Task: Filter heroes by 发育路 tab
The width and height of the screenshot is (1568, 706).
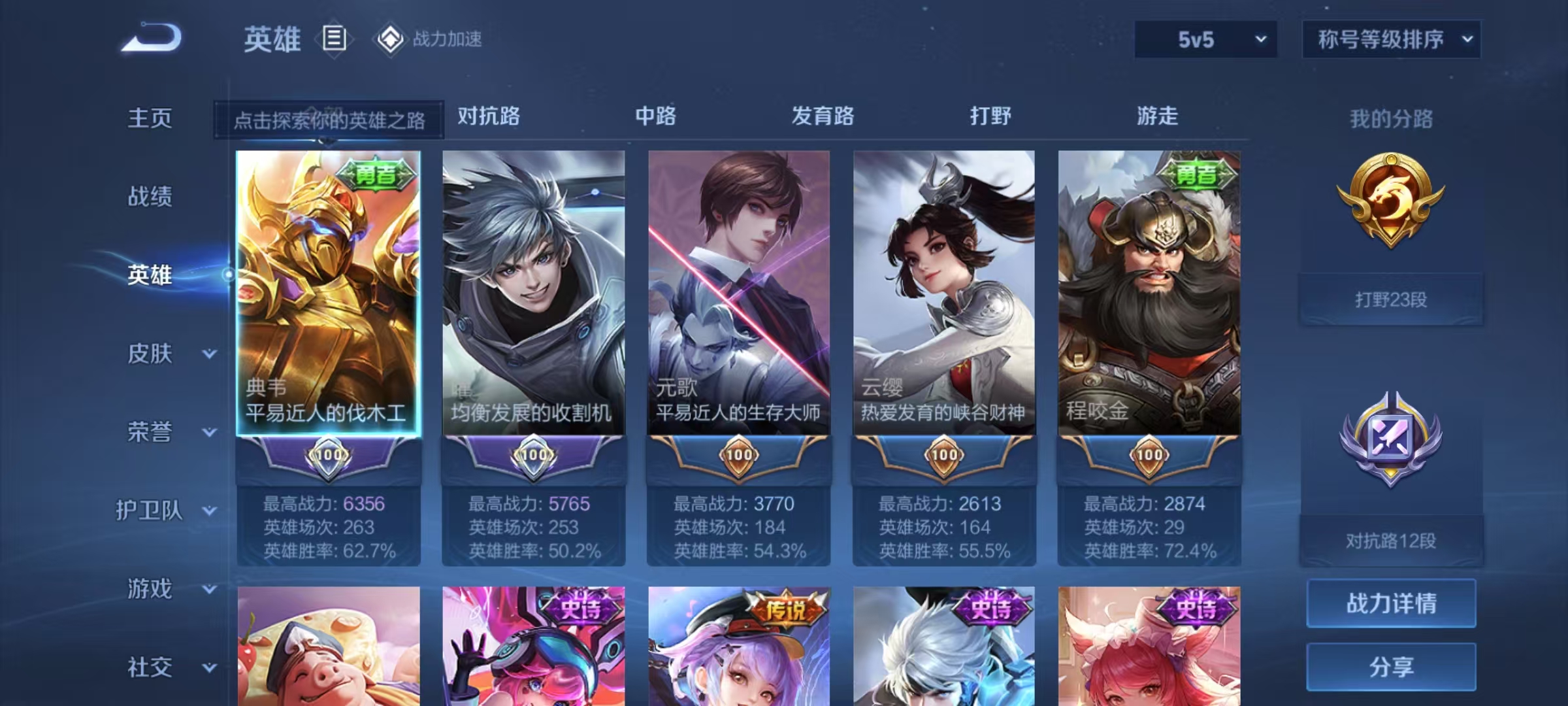Action: click(823, 116)
